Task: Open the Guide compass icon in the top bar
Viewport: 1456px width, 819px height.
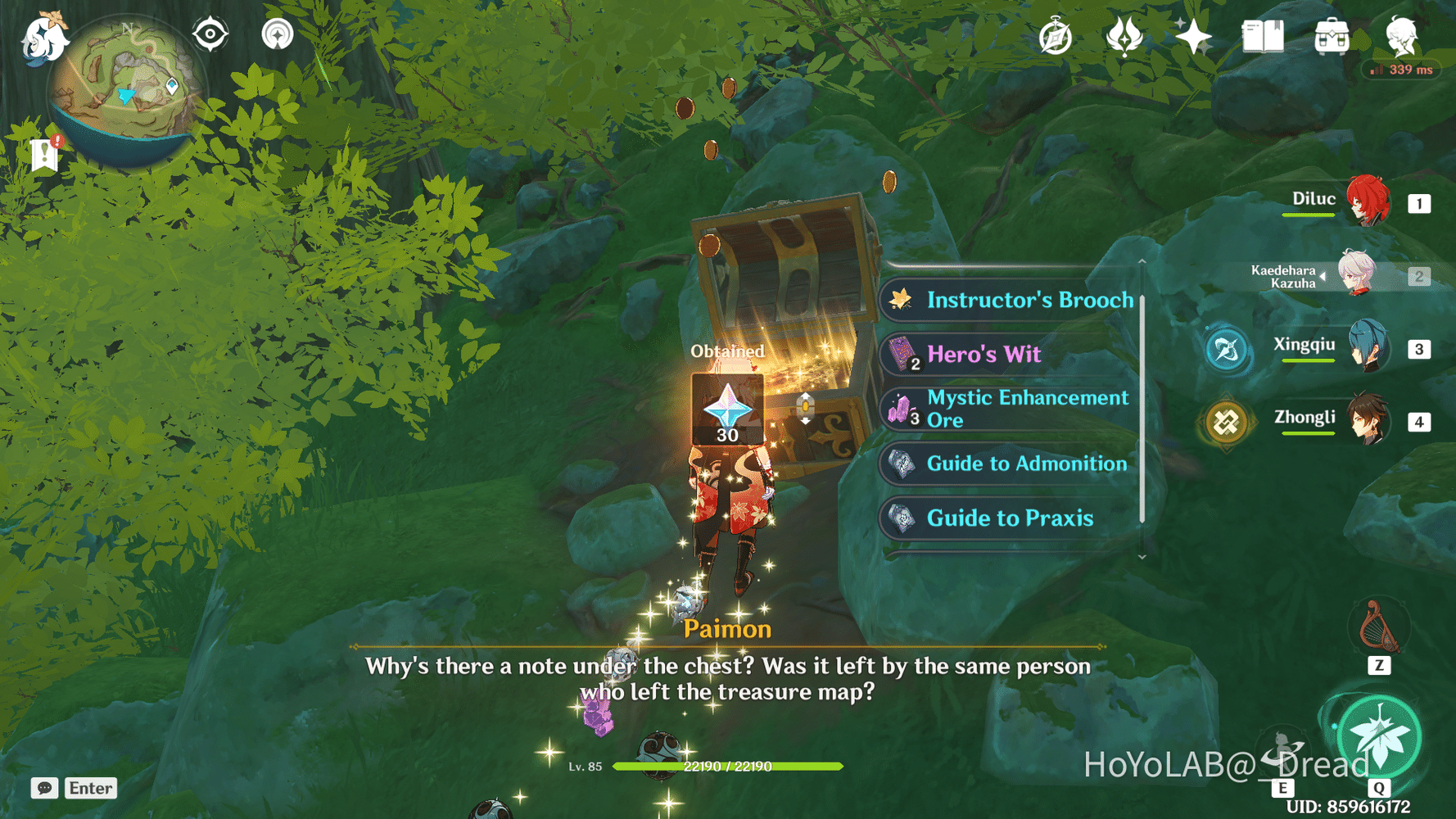Action: click(x=1056, y=34)
